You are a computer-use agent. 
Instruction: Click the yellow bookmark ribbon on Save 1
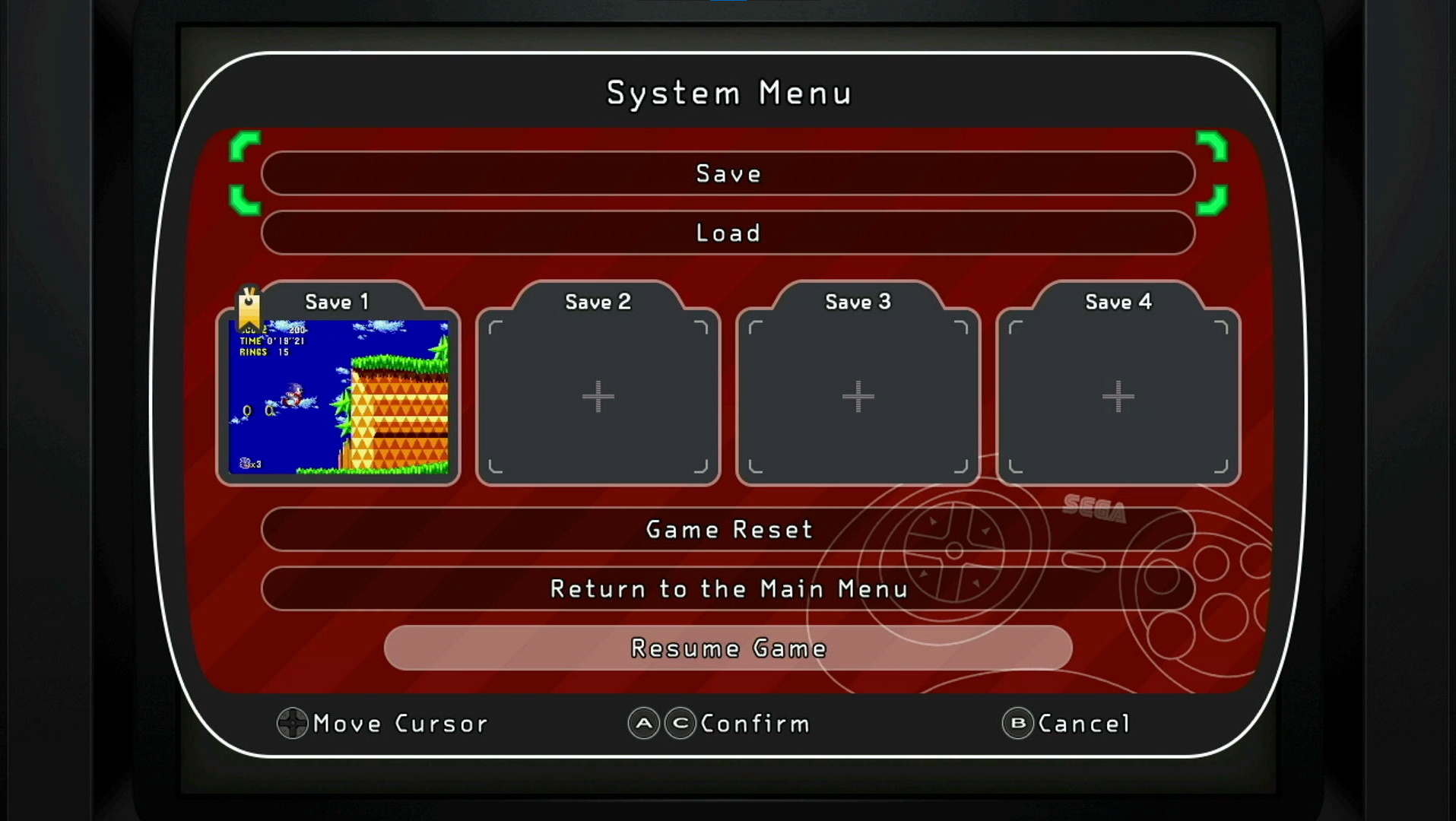pyautogui.click(x=248, y=307)
